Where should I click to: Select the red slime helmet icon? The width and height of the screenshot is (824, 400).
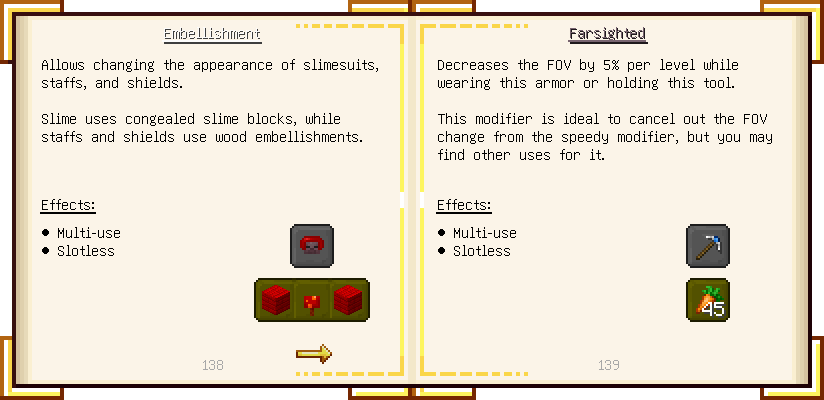[312, 246]
